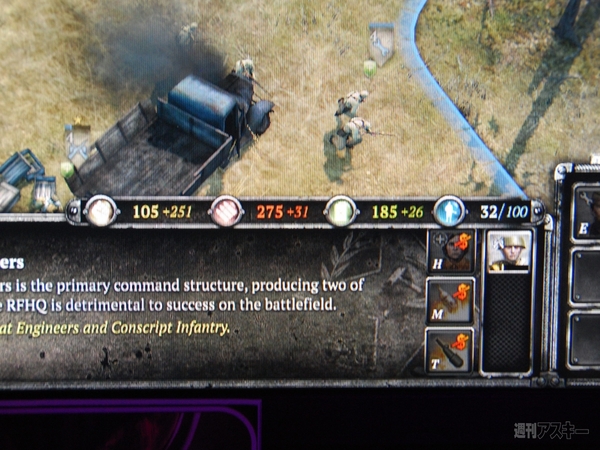Use the Molotov ability marked M
The height and width of the screenshot is (450, 600).
tap(451, 301)
